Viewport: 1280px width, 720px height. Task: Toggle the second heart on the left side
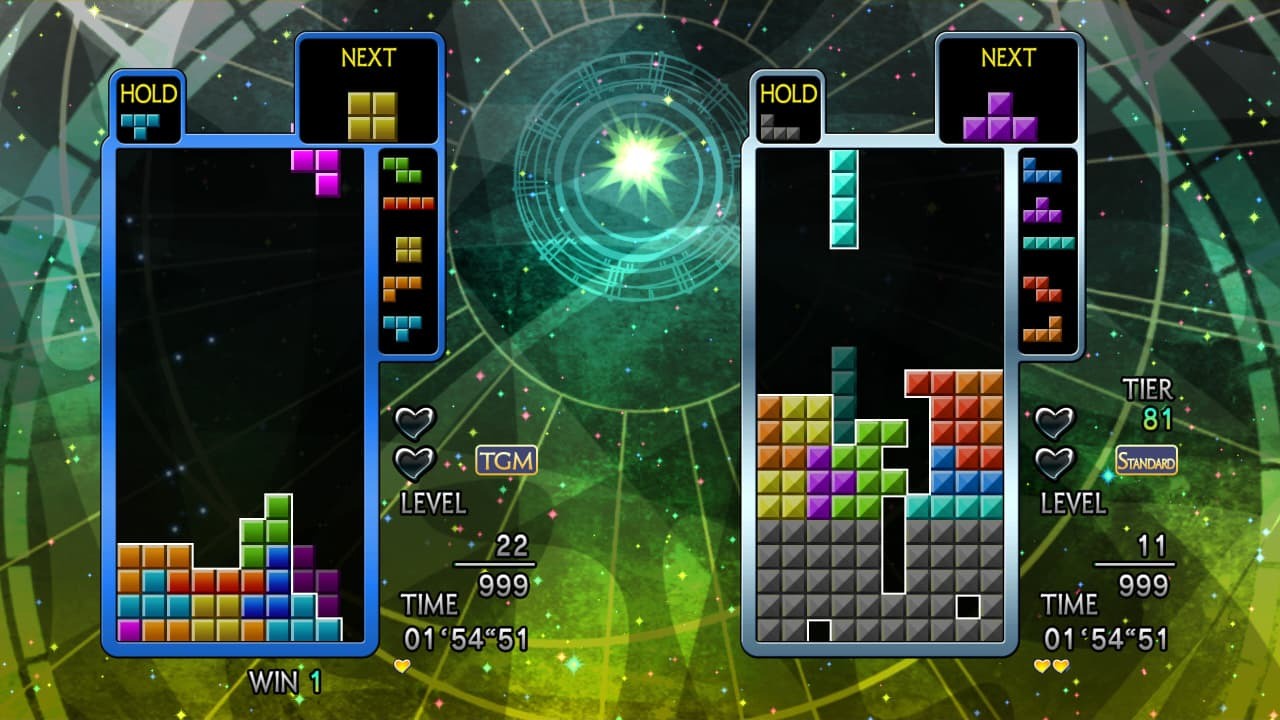[x=415, y=463]
